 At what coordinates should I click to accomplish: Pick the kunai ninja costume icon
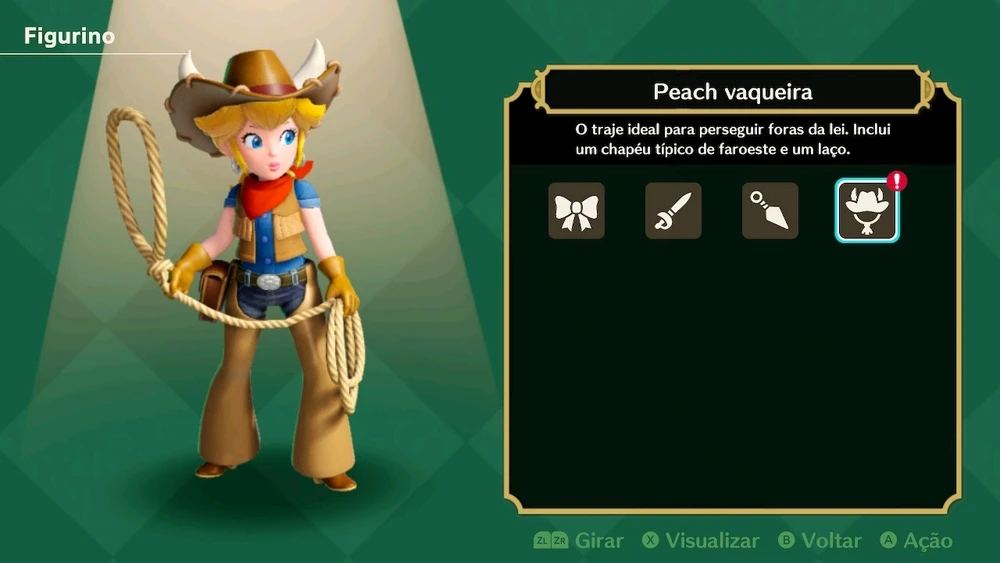coord(770,210)
